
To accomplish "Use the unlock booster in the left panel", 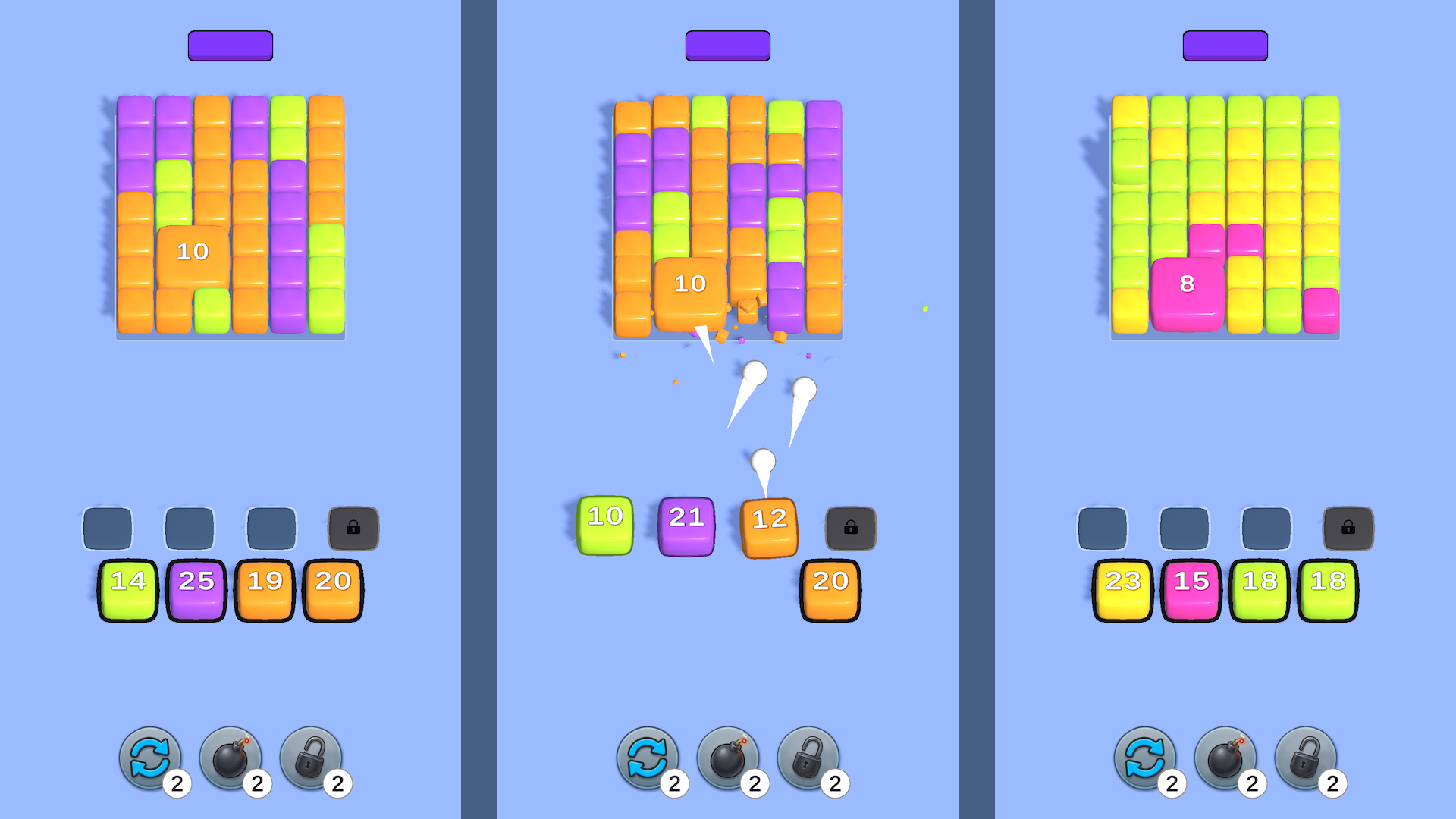I will (x=312, y=758).
